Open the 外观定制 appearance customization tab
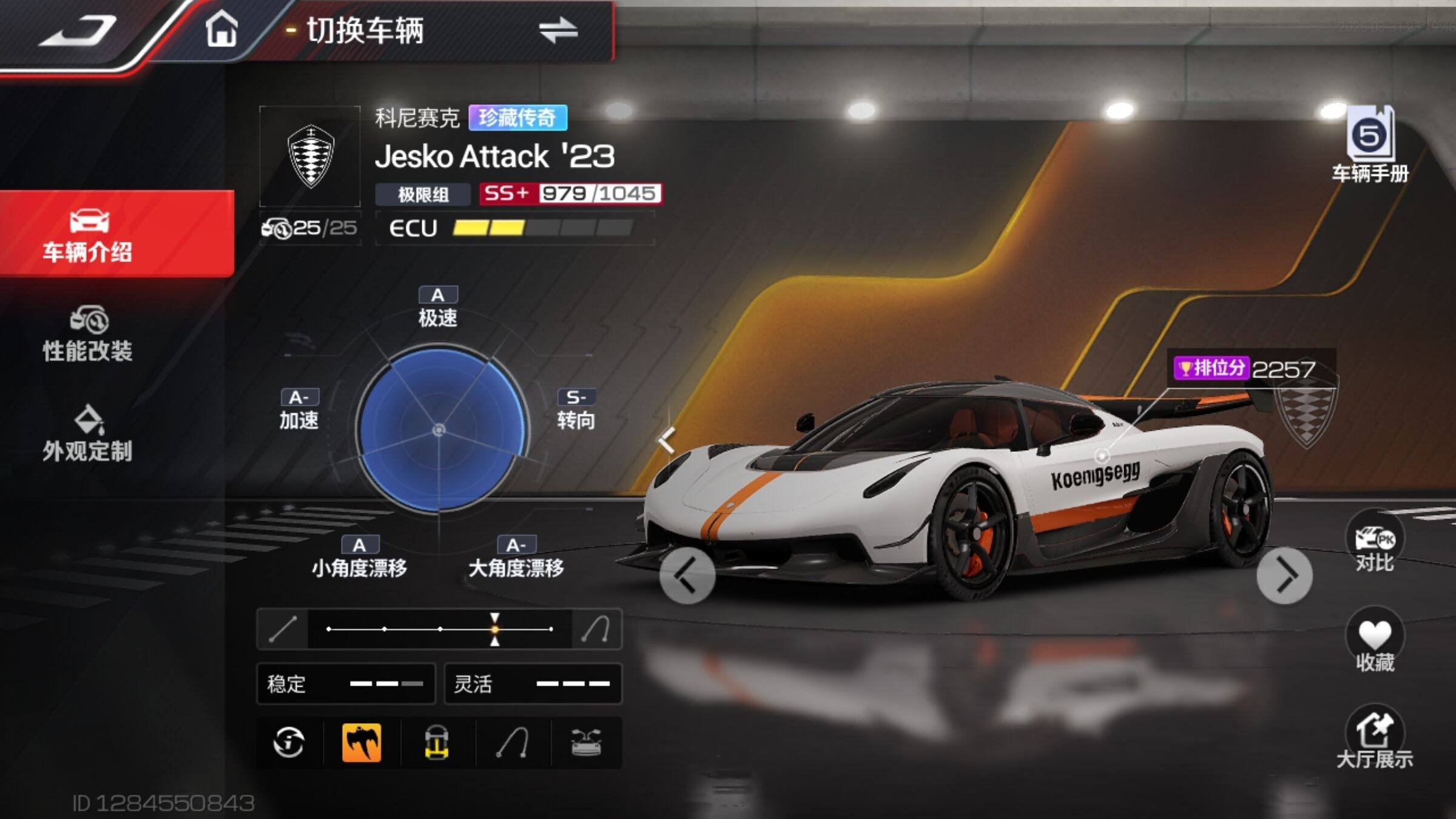1456x819 pixels. click(x=89, y=434)
